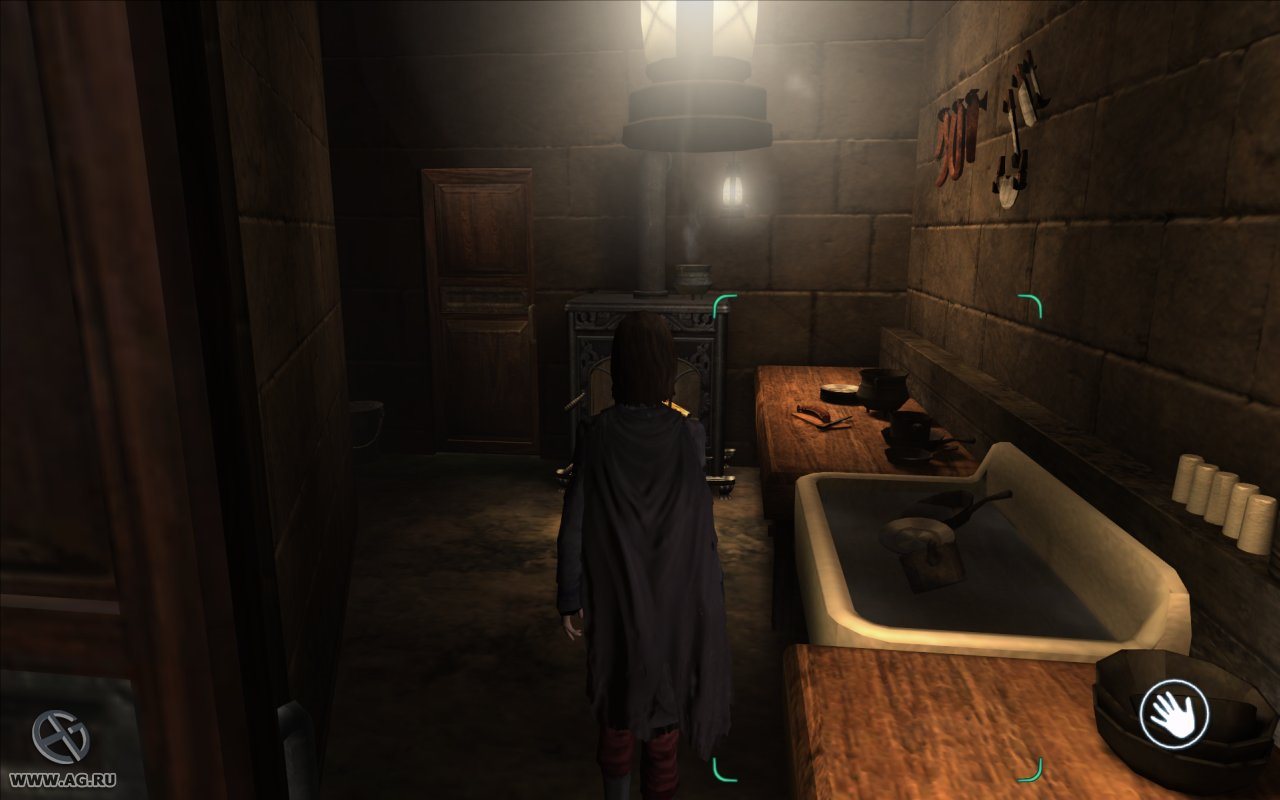This screenshot has width=1280, height=800.
Task: Activate the hand interaction icon
Action: point(1174,714)
